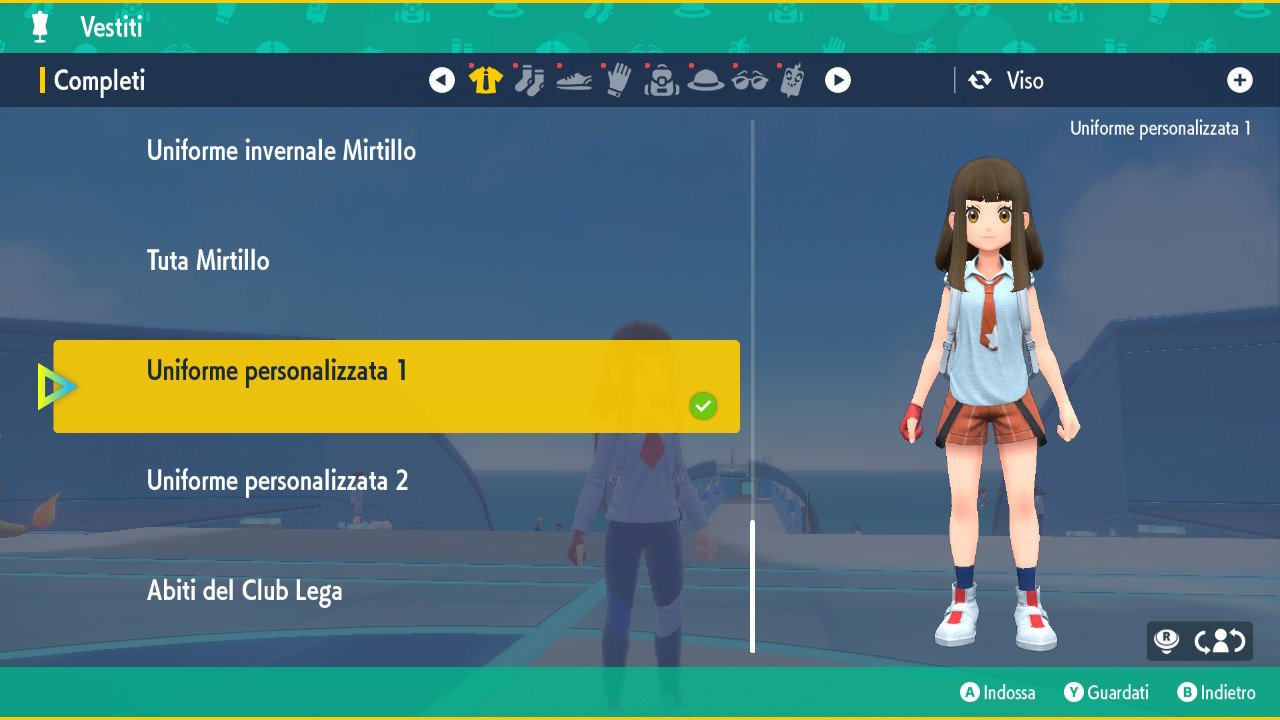Pick Uniforme personalizzata 2 from the list

pyautogui.click(x=277, y=481)
